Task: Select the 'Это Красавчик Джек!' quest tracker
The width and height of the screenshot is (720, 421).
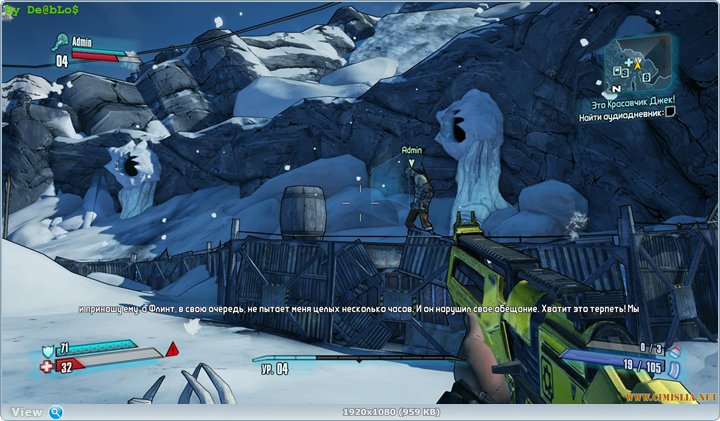Action: pos(631,99)
